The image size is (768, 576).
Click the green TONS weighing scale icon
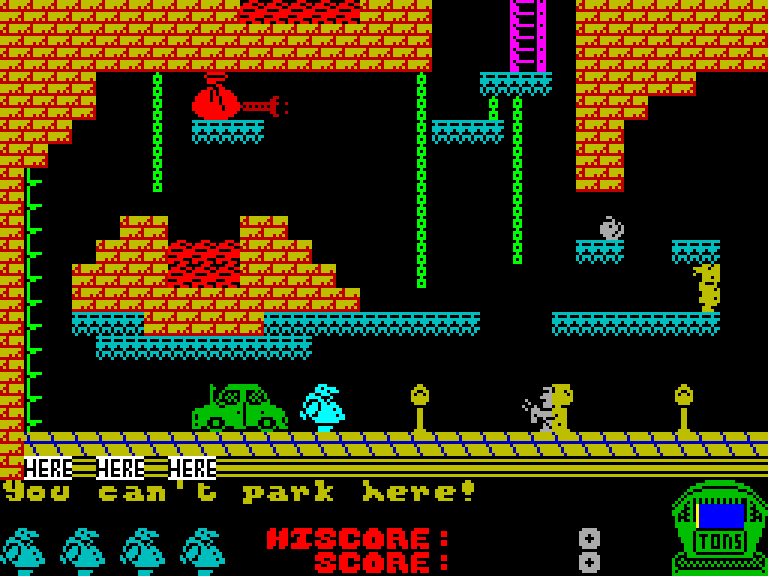point(719,528)
